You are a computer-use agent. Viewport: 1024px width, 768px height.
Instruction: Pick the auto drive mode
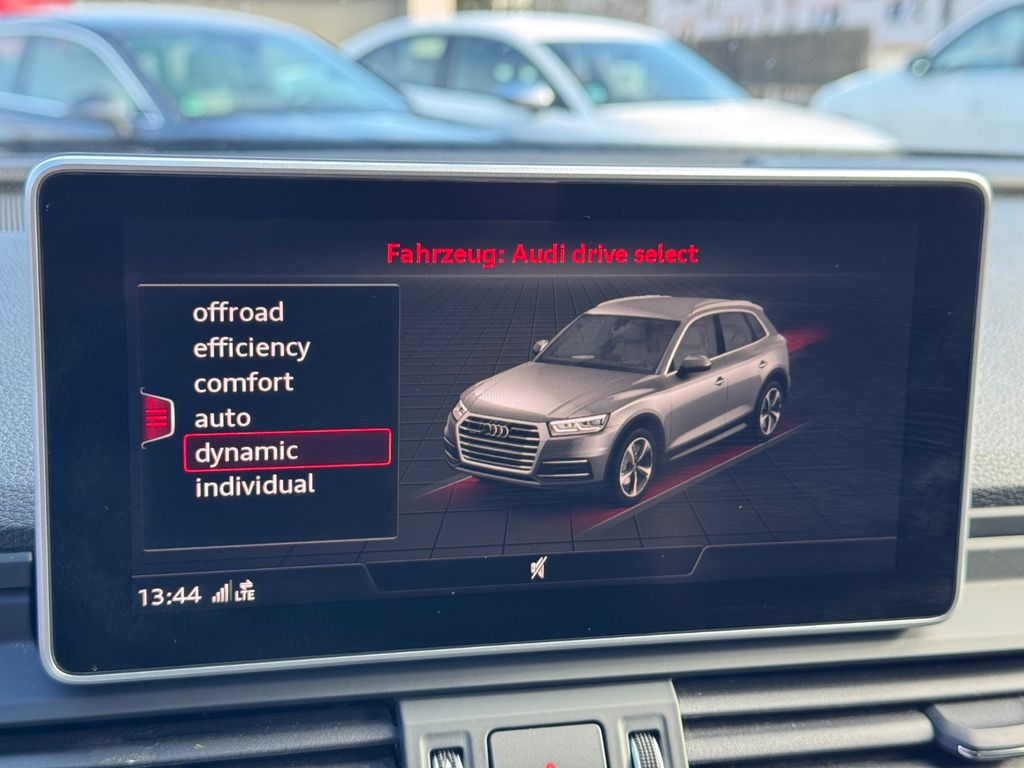[x=222, y=418]
